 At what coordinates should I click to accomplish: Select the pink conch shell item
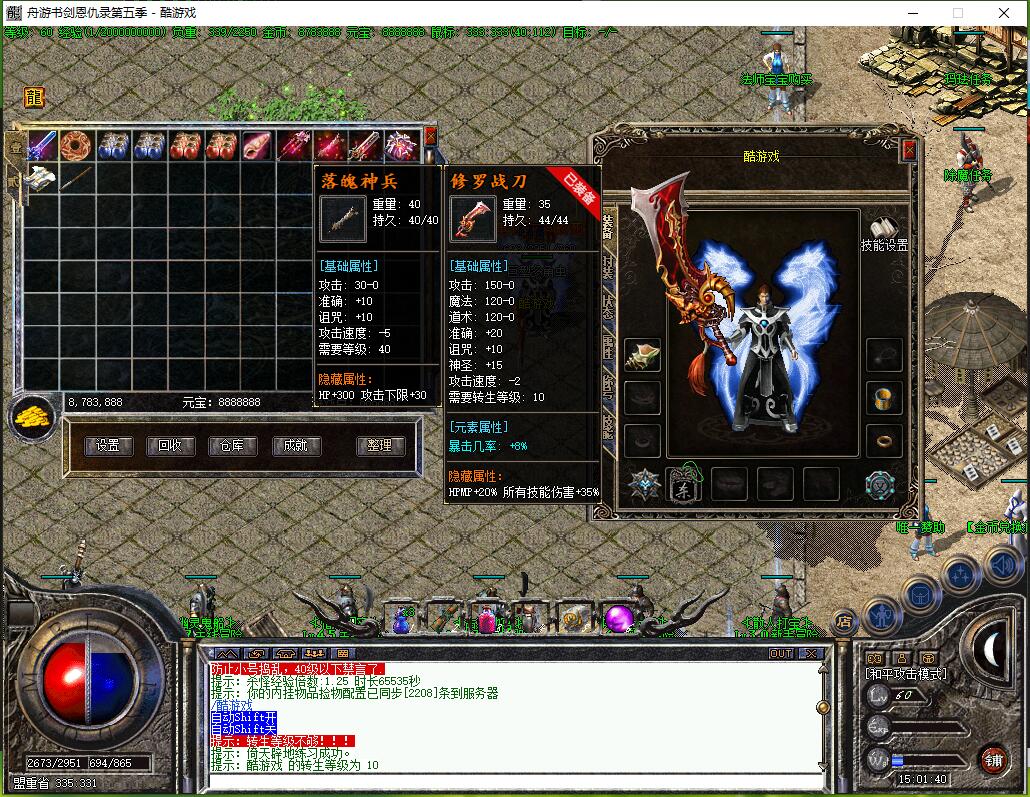click(x=257, y=146)
